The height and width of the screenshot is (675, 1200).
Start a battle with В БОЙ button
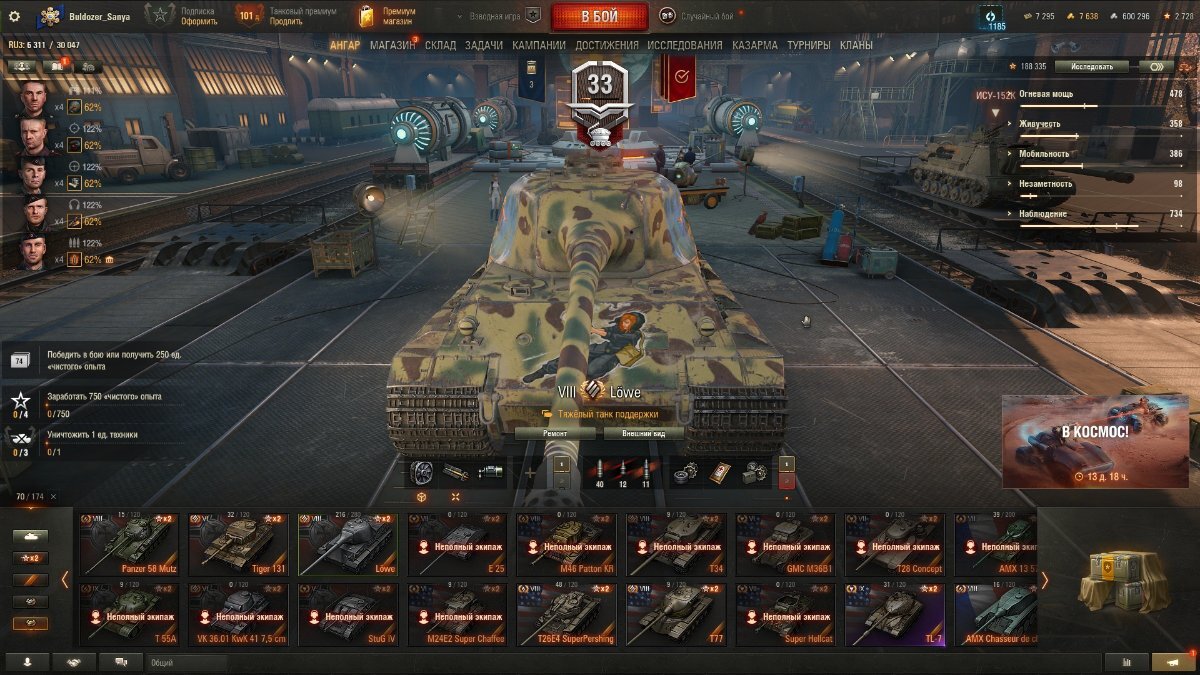(x=599, y=16)
